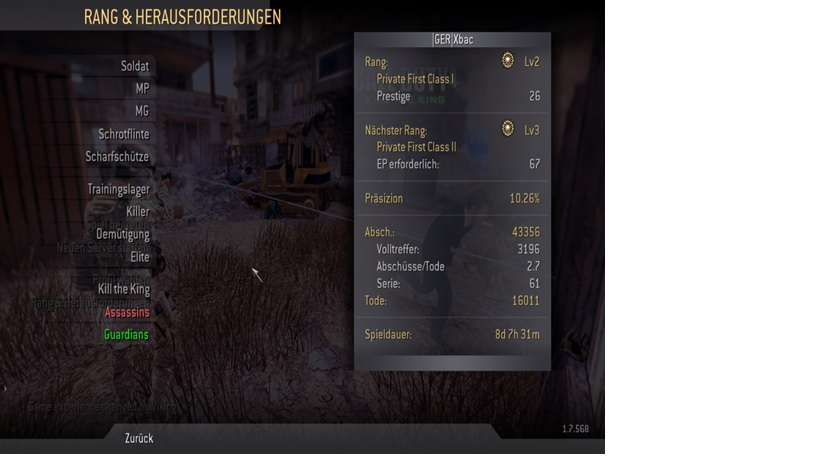Go back with the Zurück button

pos(138,438)
